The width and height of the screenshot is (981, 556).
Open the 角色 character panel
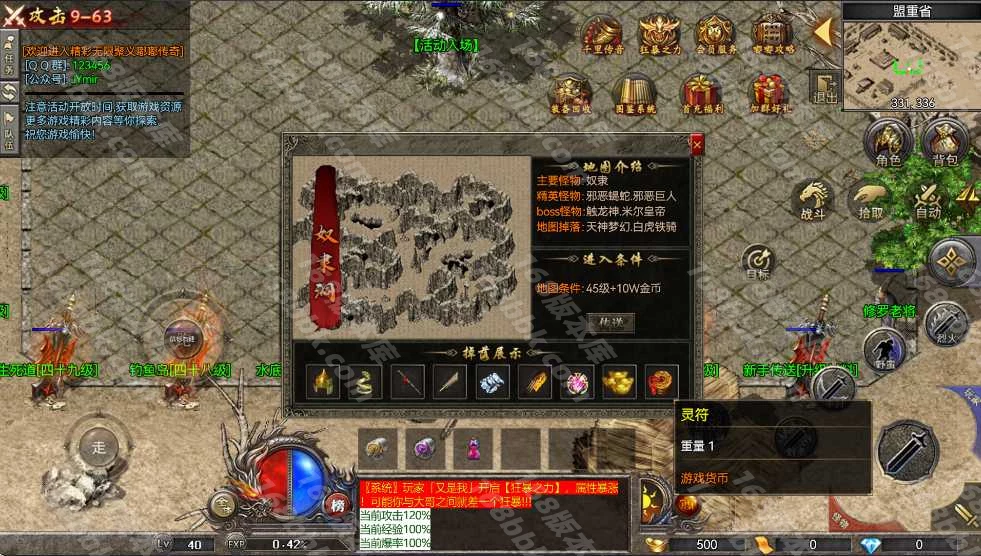(x=887, y=143)
